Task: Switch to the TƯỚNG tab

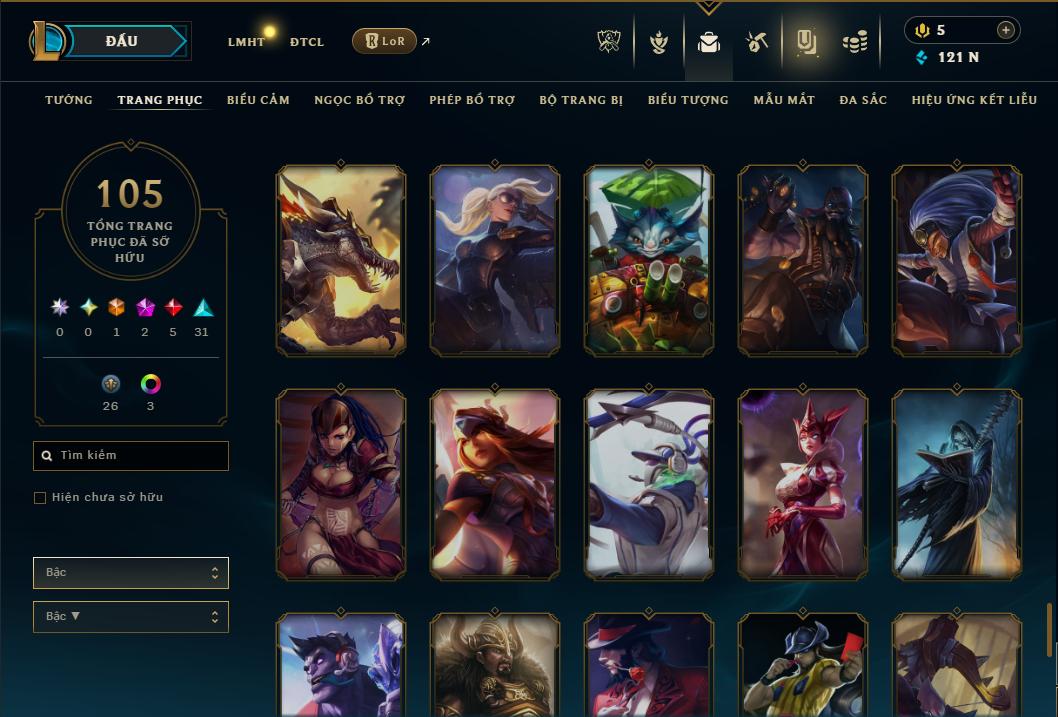Action: (69, 100)
